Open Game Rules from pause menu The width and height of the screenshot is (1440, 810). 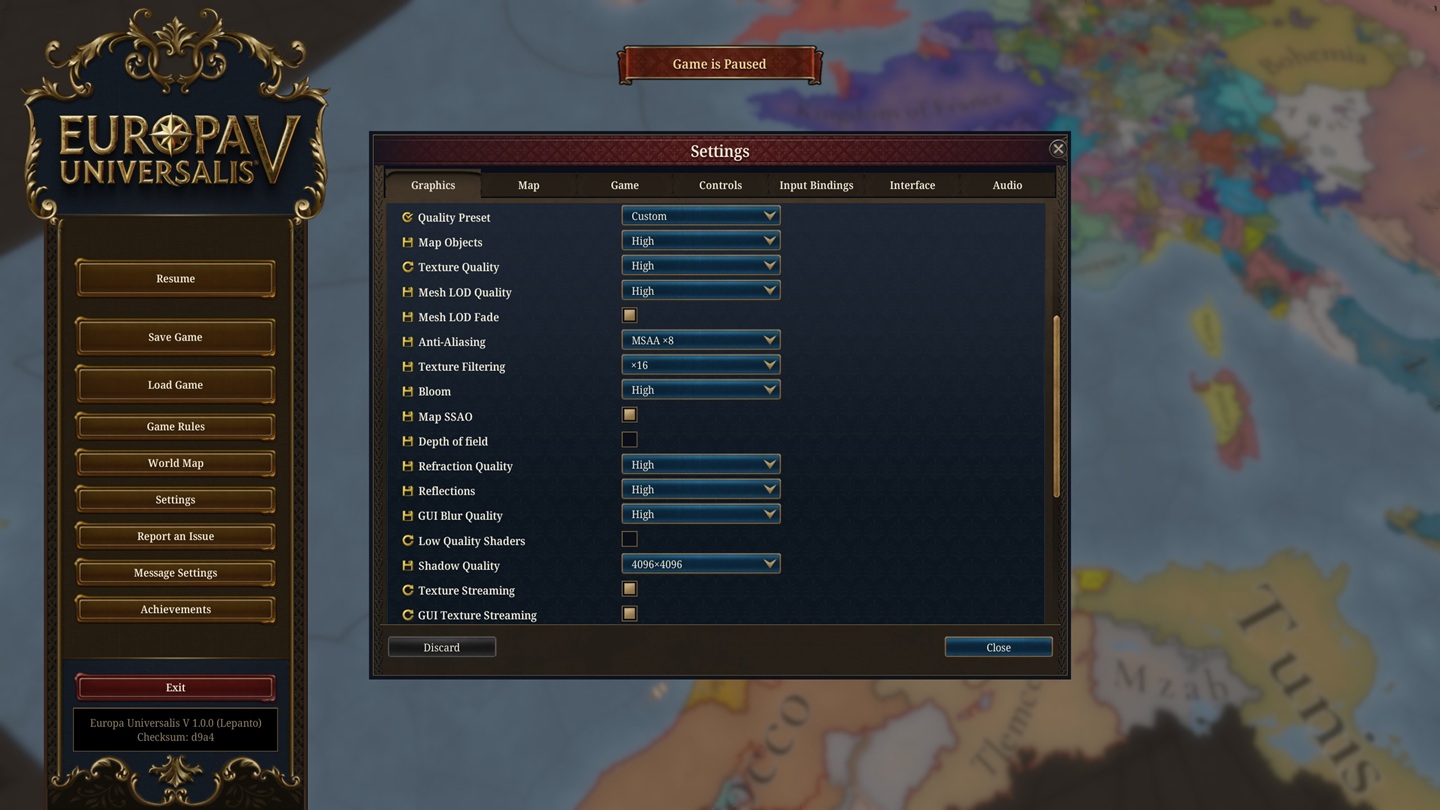(175, 427)
